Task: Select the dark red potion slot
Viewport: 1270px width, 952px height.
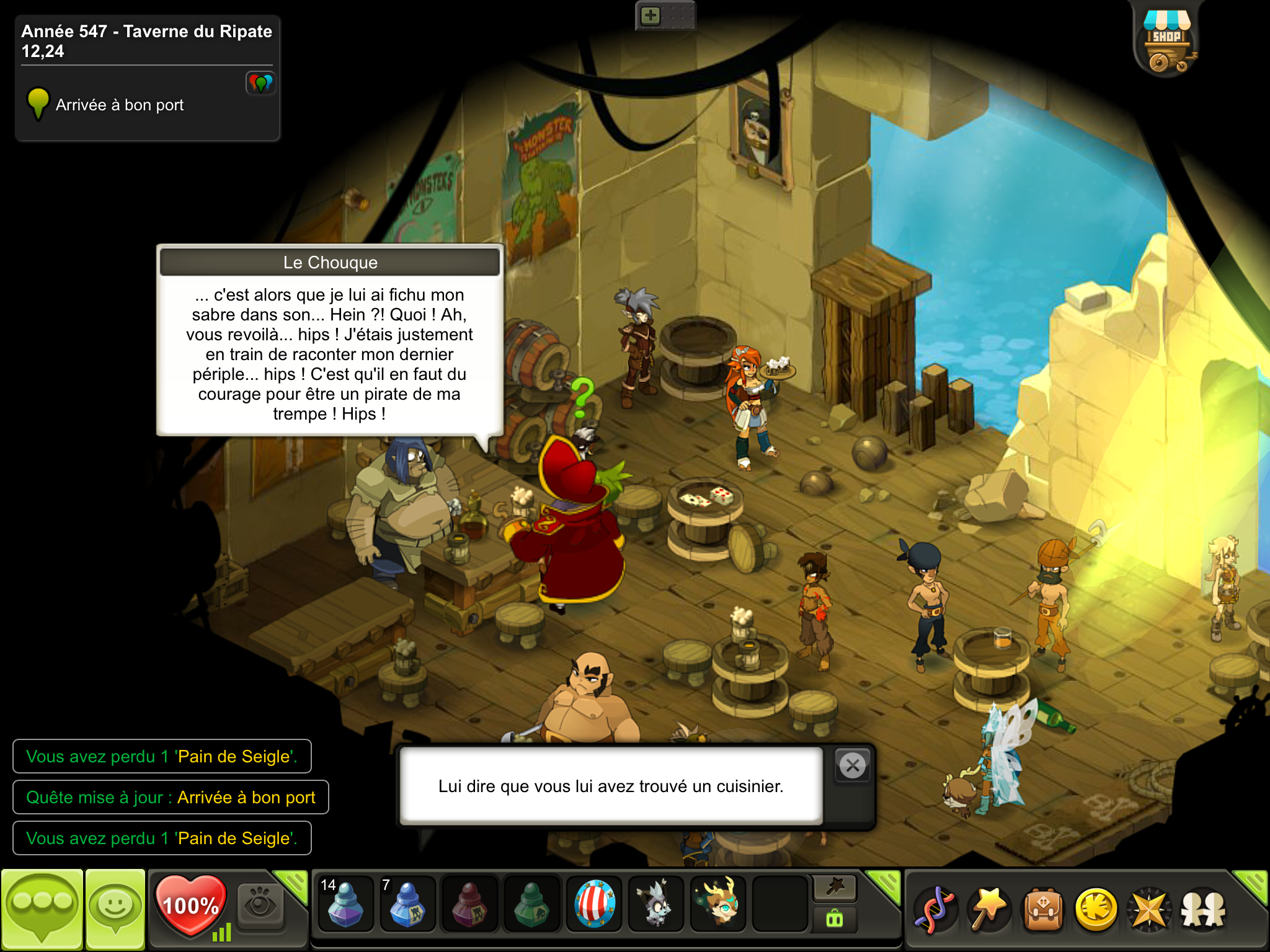Action: click(x=469, y=904)
